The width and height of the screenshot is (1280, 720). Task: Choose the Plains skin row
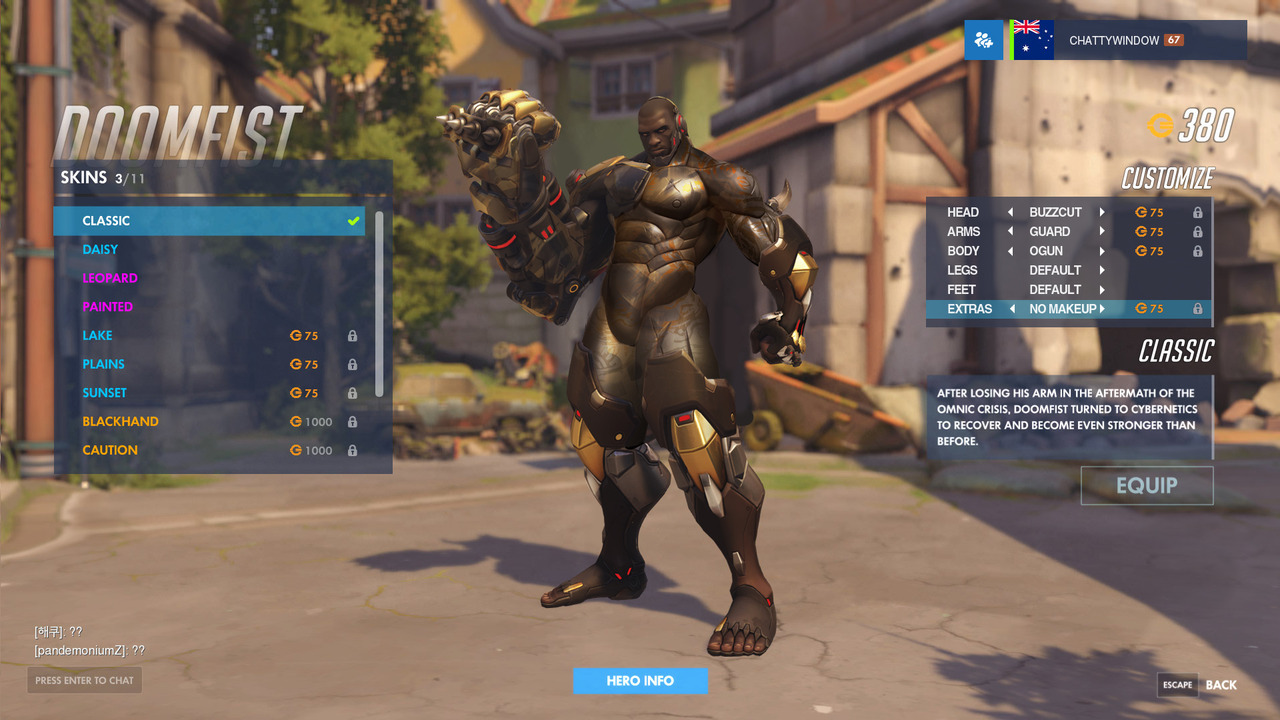pos(208,364)
